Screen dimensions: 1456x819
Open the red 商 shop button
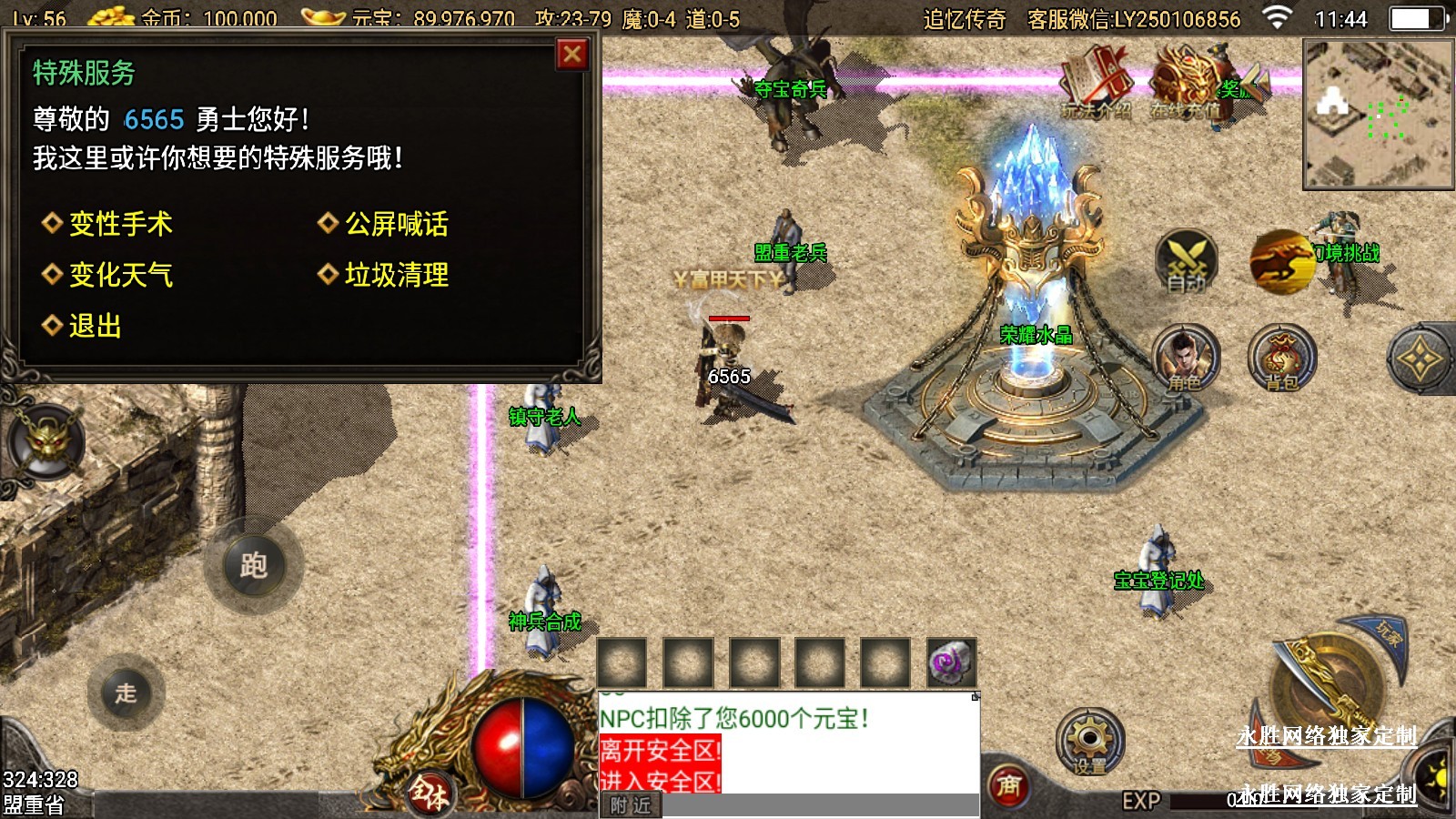(x=1009, y=785)
